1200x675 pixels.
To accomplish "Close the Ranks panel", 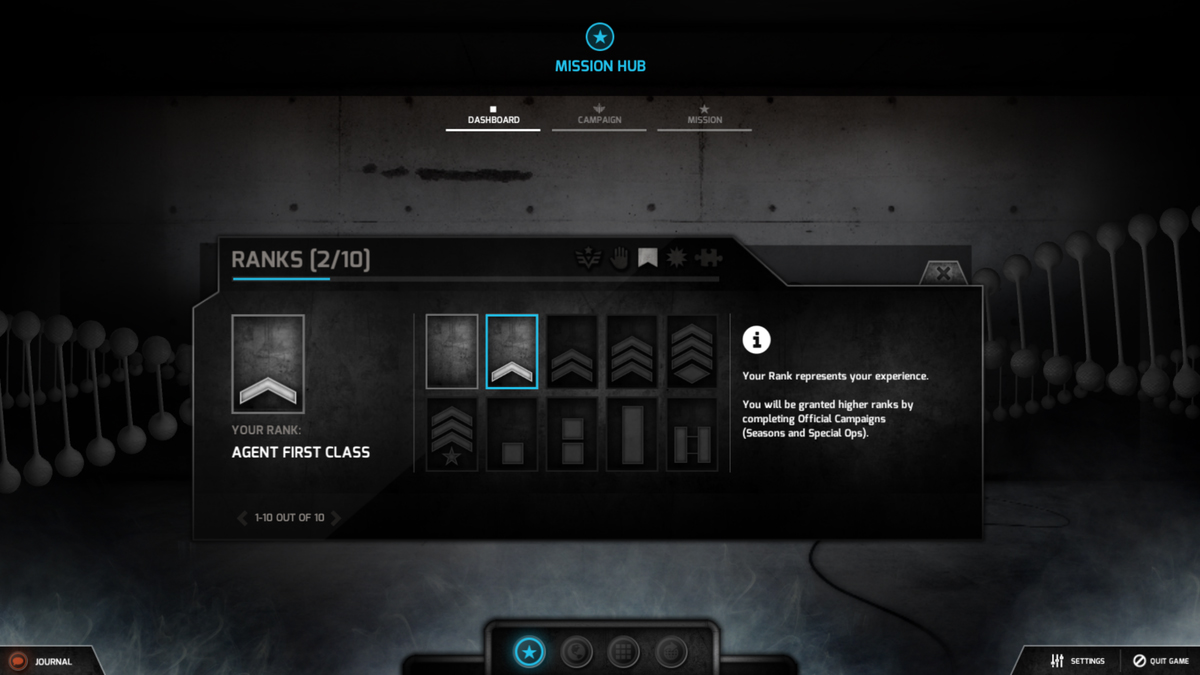I will [x=942, y=273].
